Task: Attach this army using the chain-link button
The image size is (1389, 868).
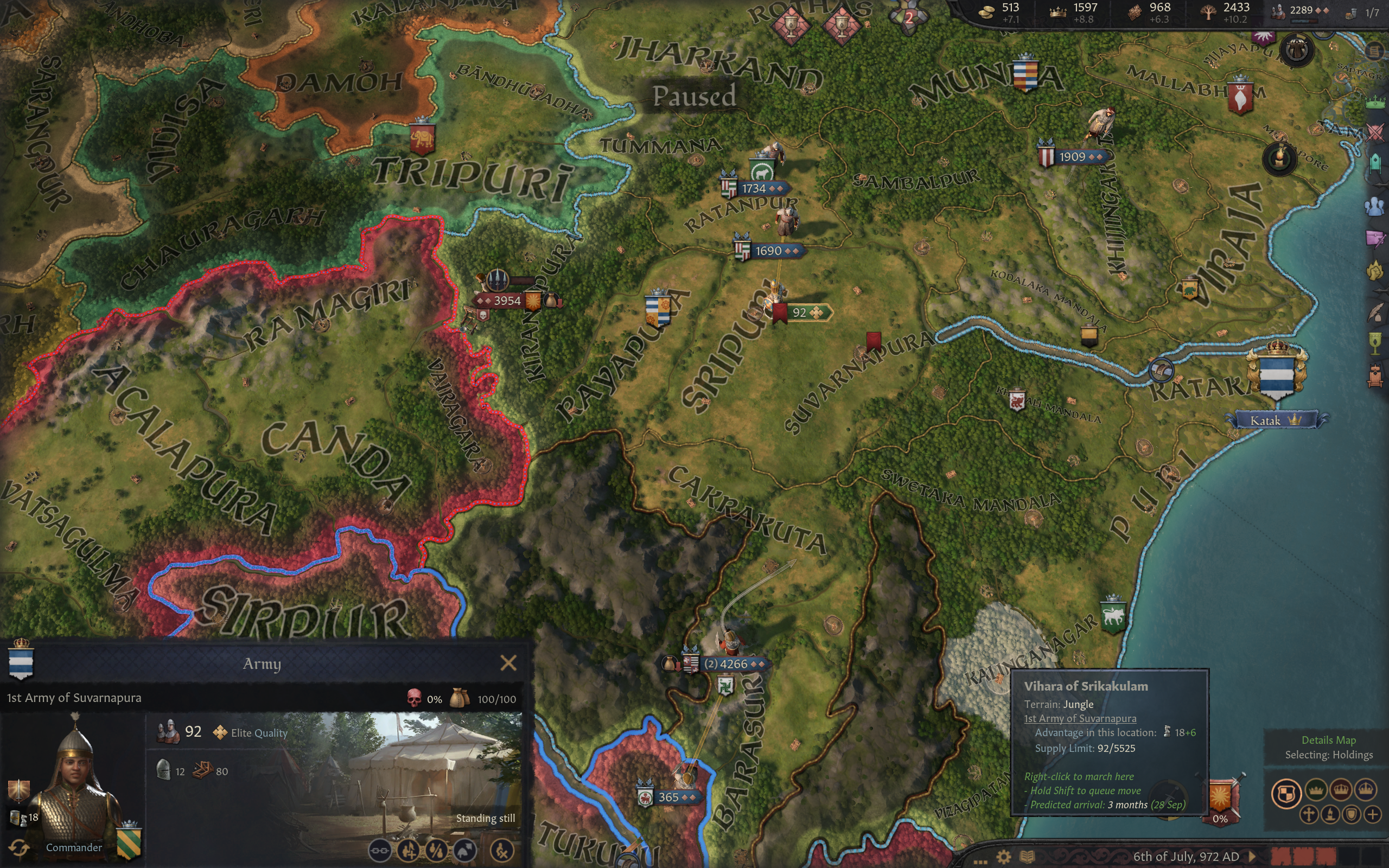Action: (379, 850)
